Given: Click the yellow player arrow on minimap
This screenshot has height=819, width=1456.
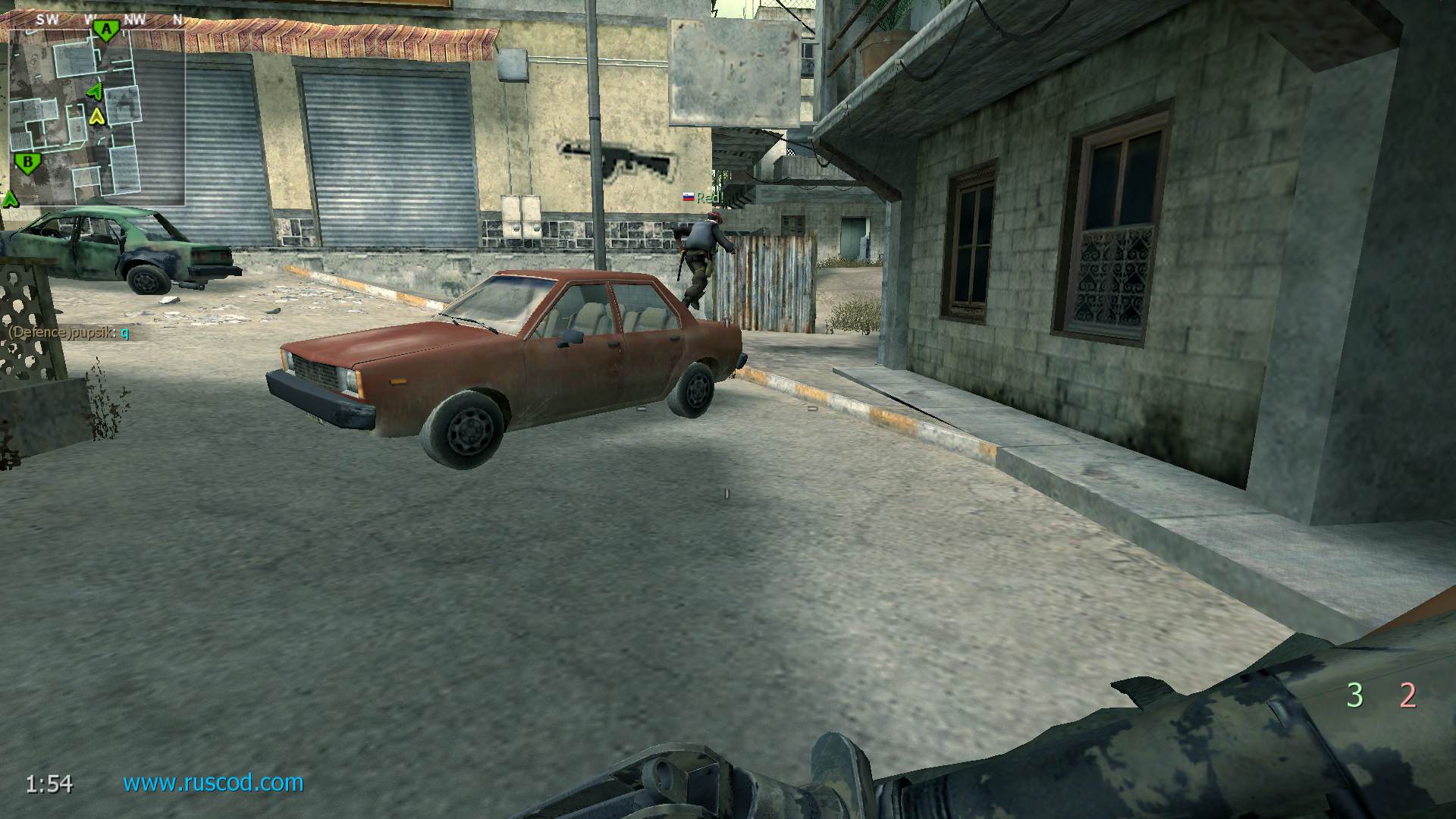Looking at the screenshot, I should 96,116.
